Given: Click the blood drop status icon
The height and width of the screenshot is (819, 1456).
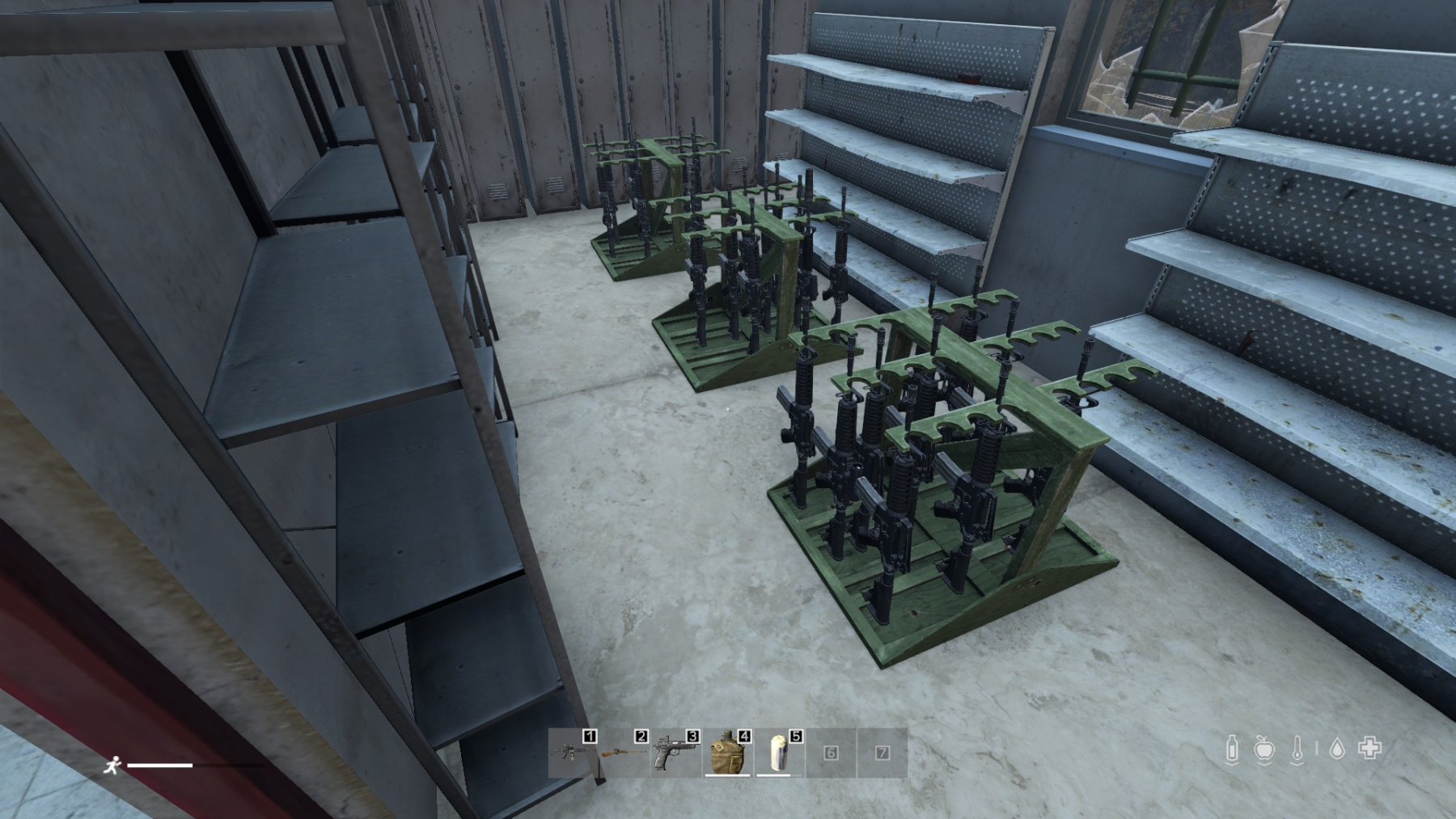Looking at the screenshot, I should click(1337, 749).
